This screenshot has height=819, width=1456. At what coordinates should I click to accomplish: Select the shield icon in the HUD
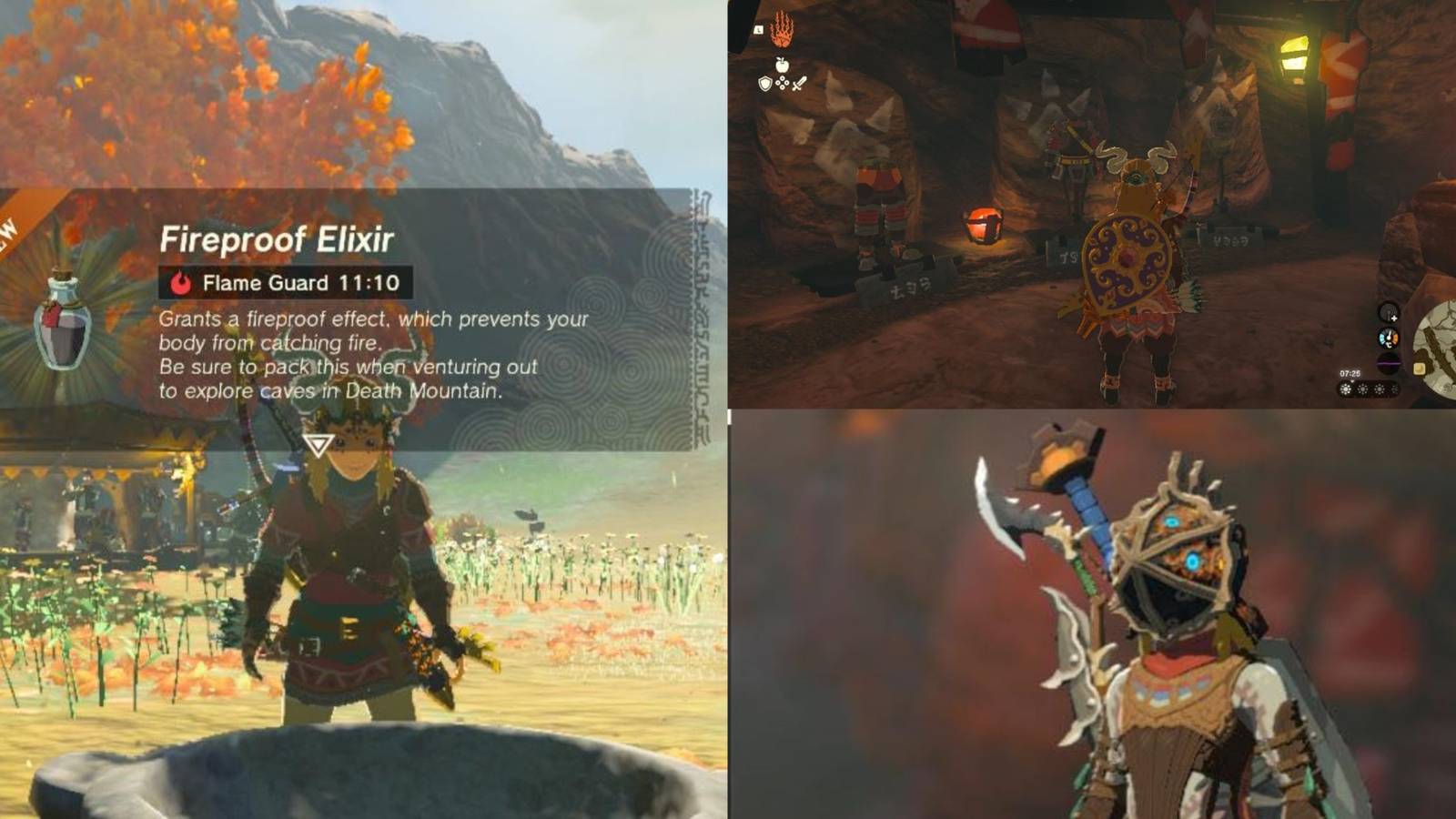(x=765, y=84)
